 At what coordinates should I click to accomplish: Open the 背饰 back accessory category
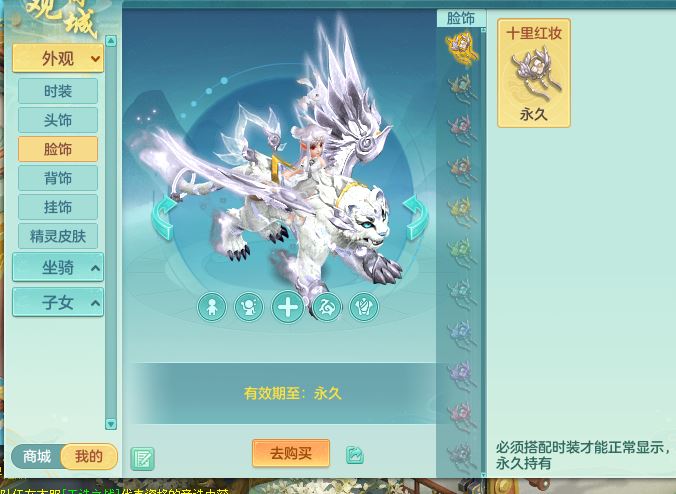click(58, 178)
